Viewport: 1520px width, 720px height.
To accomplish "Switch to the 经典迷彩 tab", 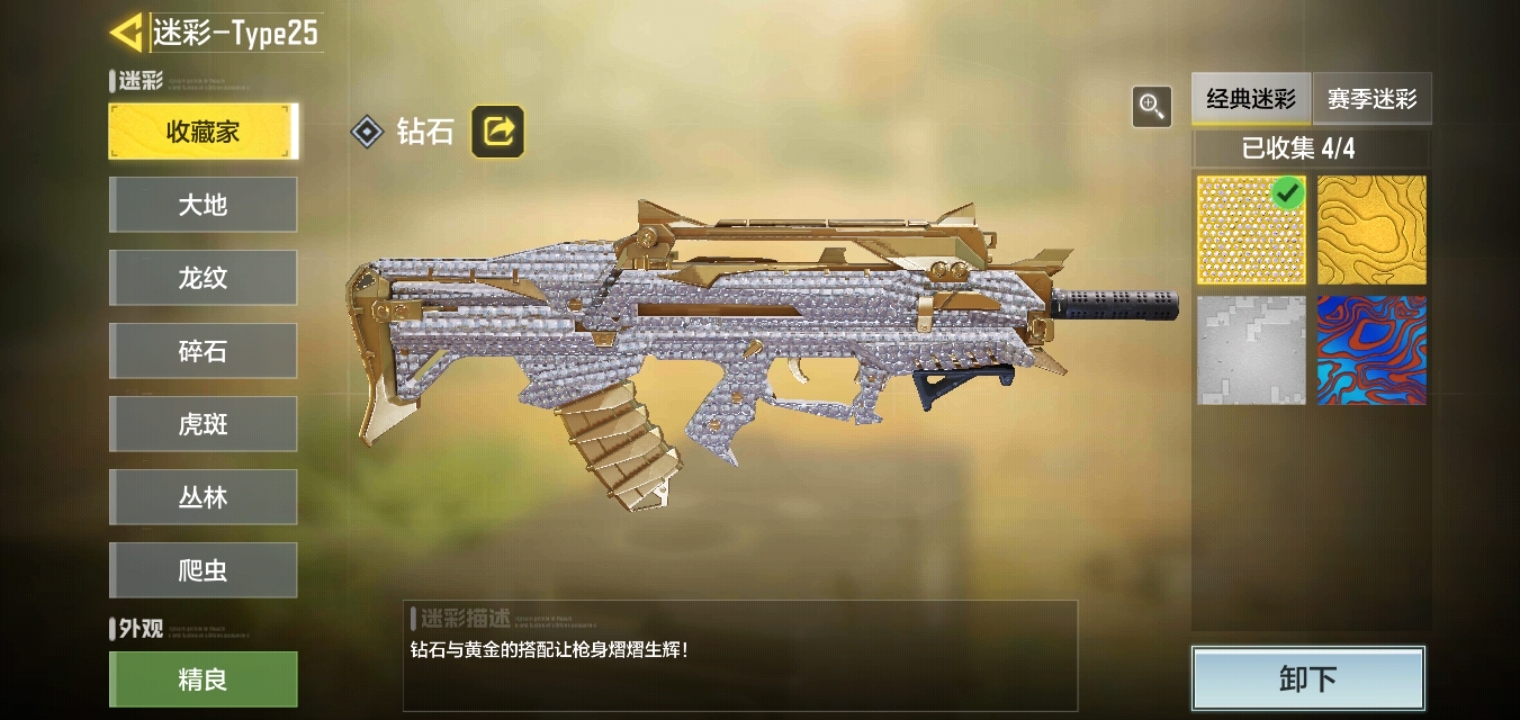I will point(1251,99).
